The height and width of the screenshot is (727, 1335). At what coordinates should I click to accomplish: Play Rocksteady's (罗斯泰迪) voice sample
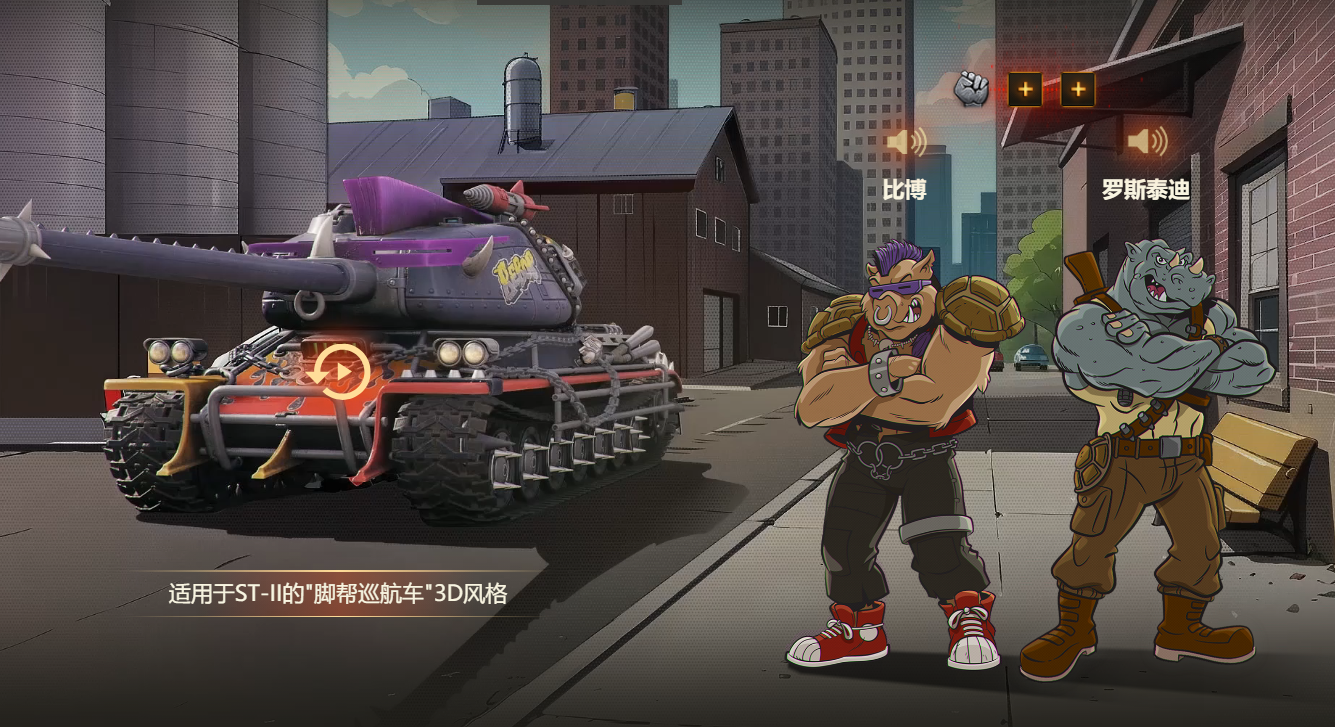(x=1146, y=142)
